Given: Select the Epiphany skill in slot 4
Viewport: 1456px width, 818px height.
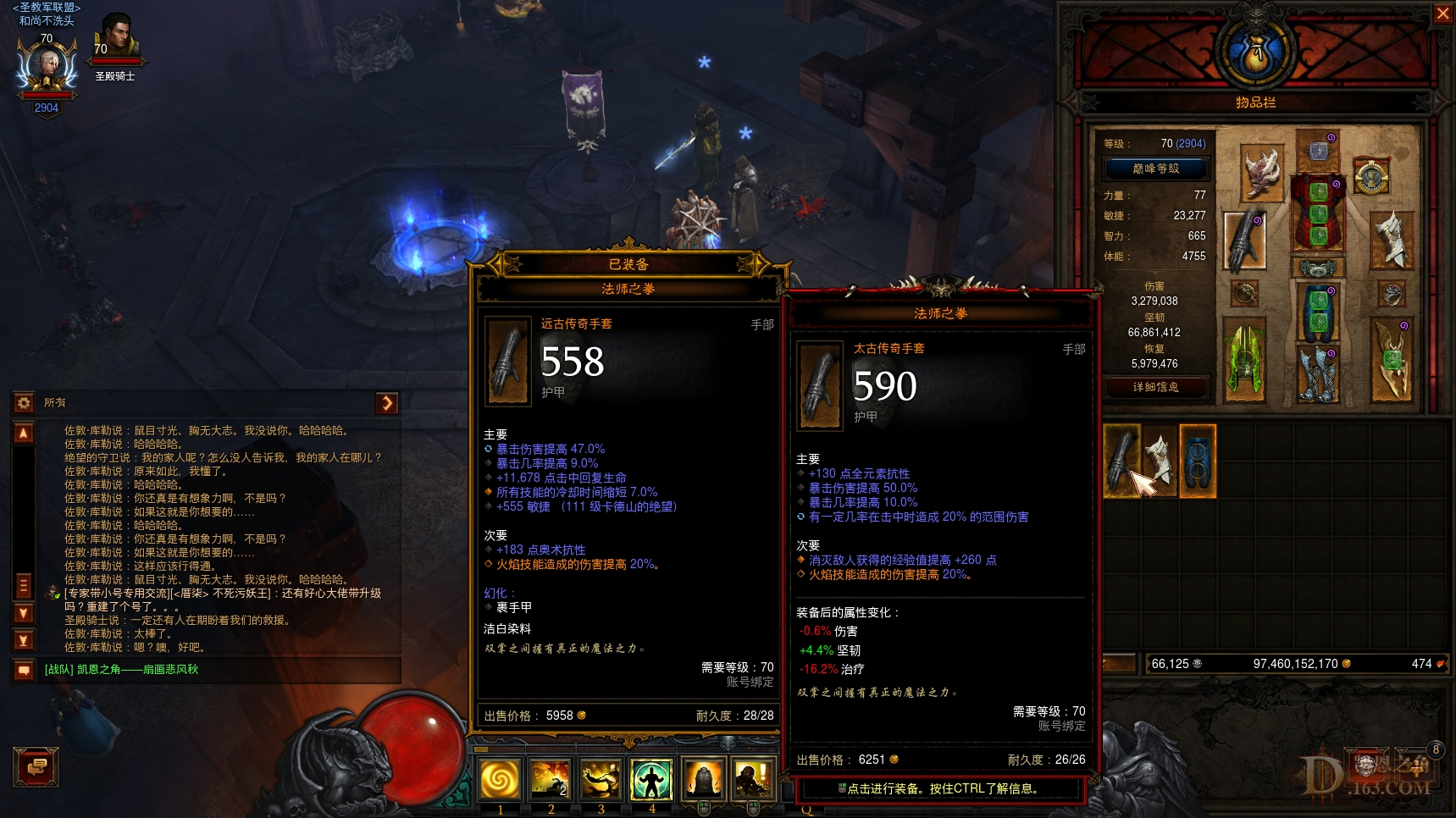Looking at the screenshot, I should point(650,780).
